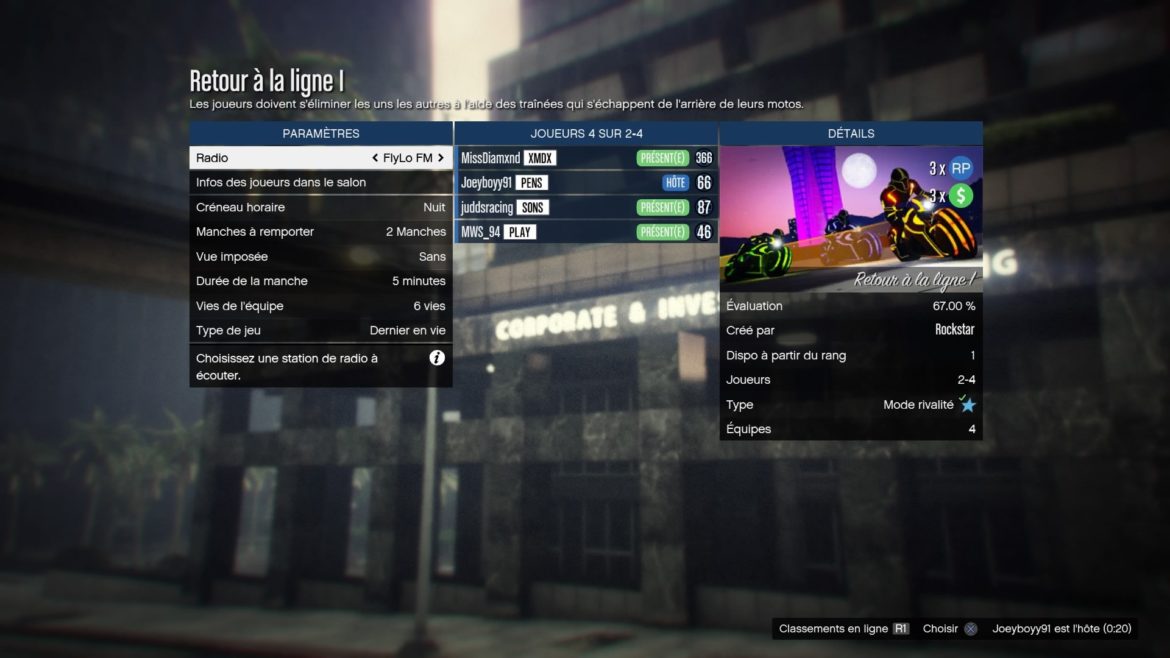Select player MWS_94 row
The width and height of the screenshot is (1170, 658).
[x=586, y=232]
